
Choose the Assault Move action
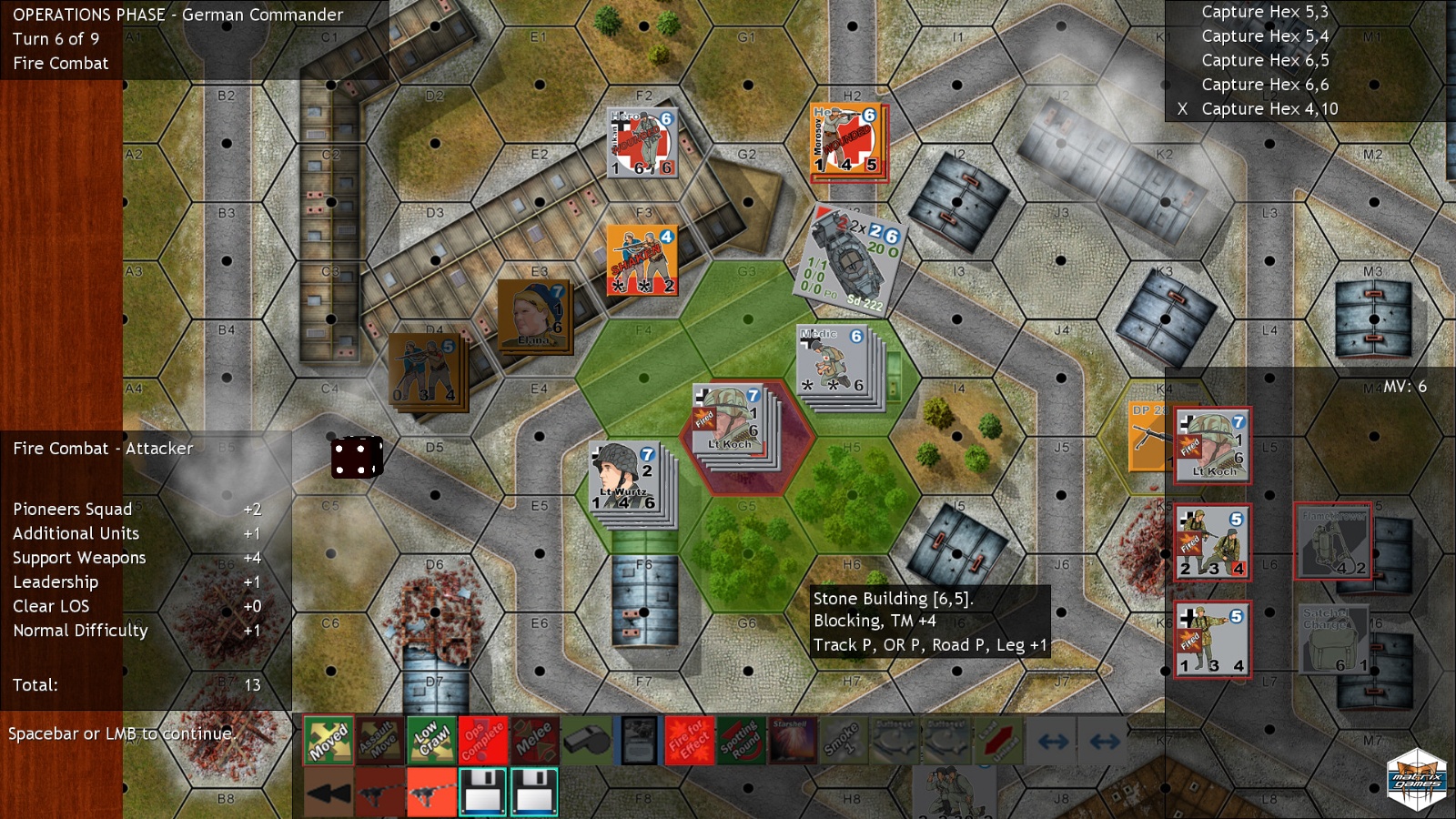point(379,741)
